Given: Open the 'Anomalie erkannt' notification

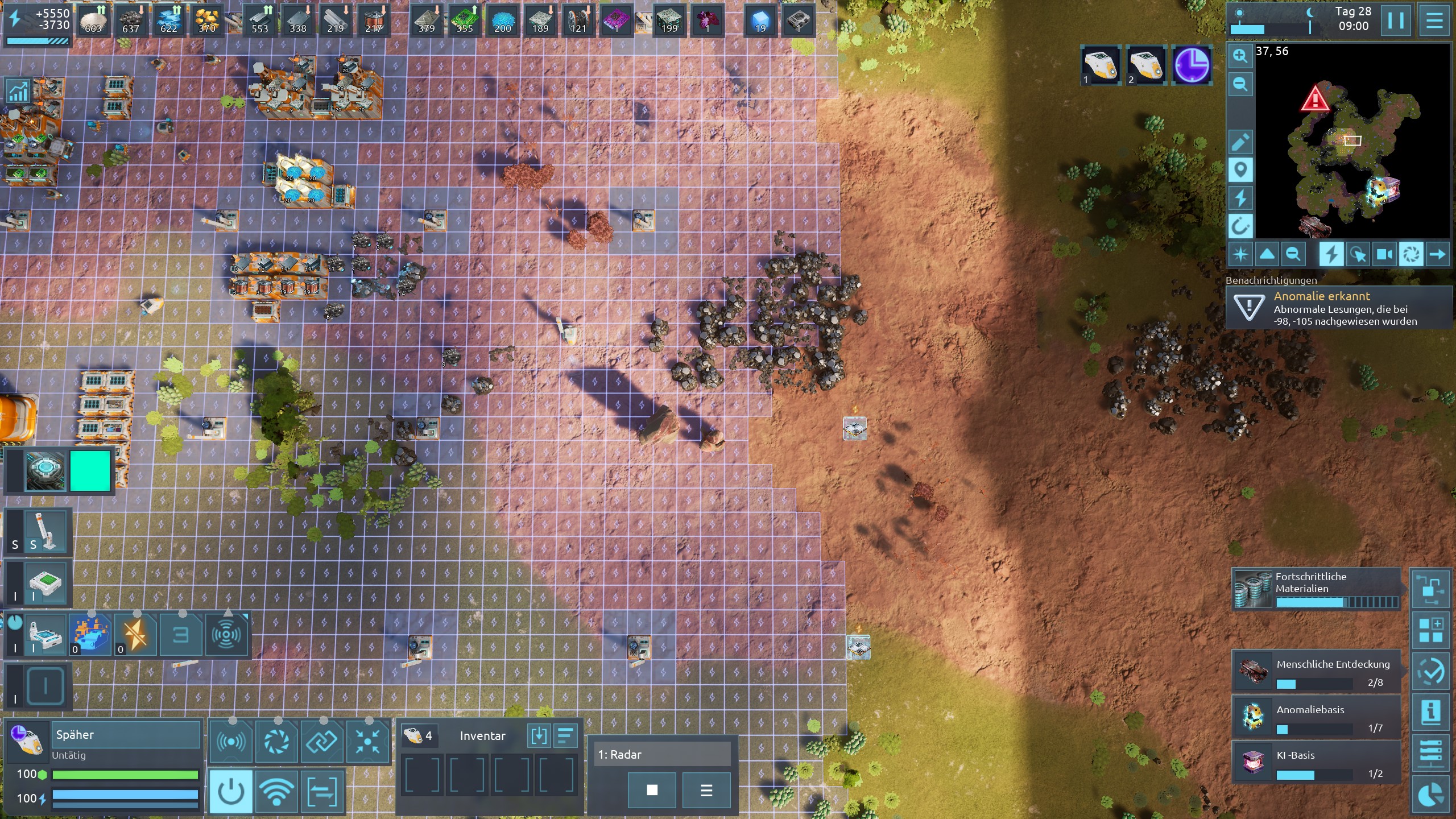Looking at the screenshot, I should pos(1340,308).
